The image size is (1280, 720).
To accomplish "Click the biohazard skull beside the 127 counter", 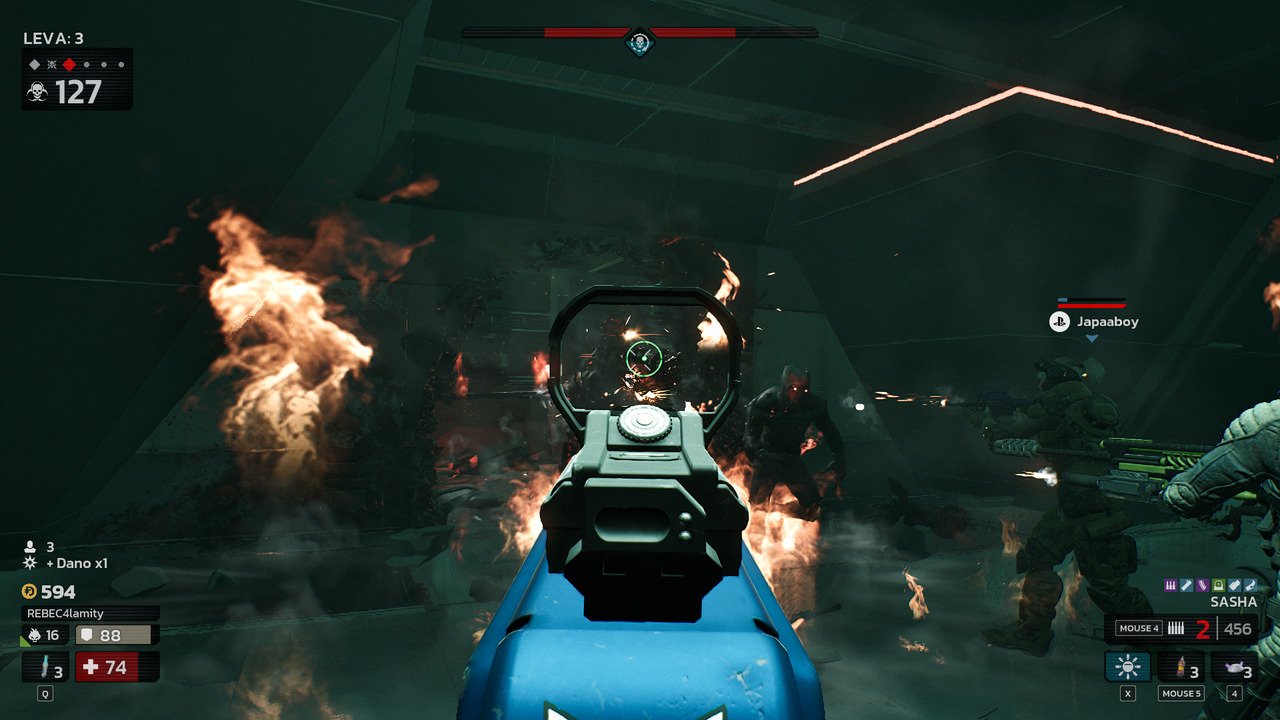I will pyautogui.click(x=38, y=92).
